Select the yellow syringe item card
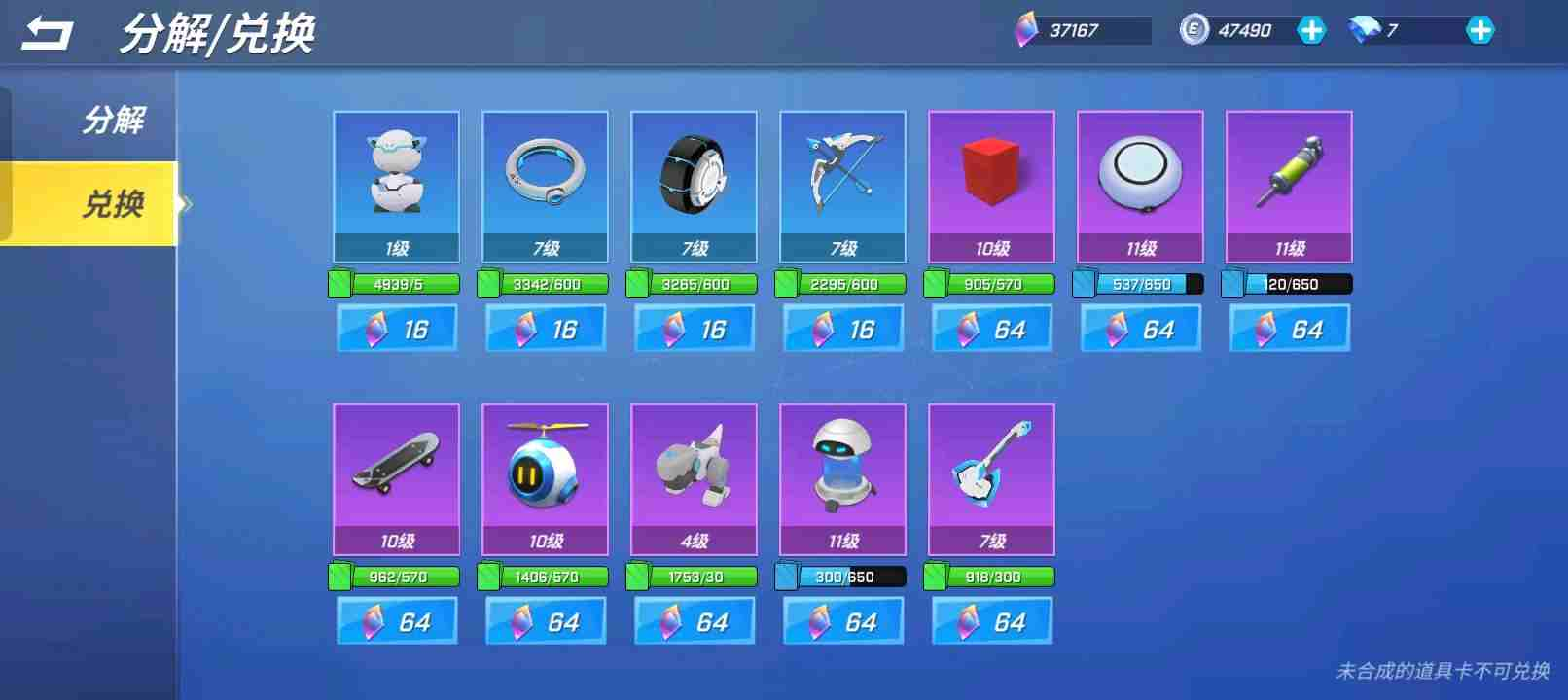 tap(1289, 186)
